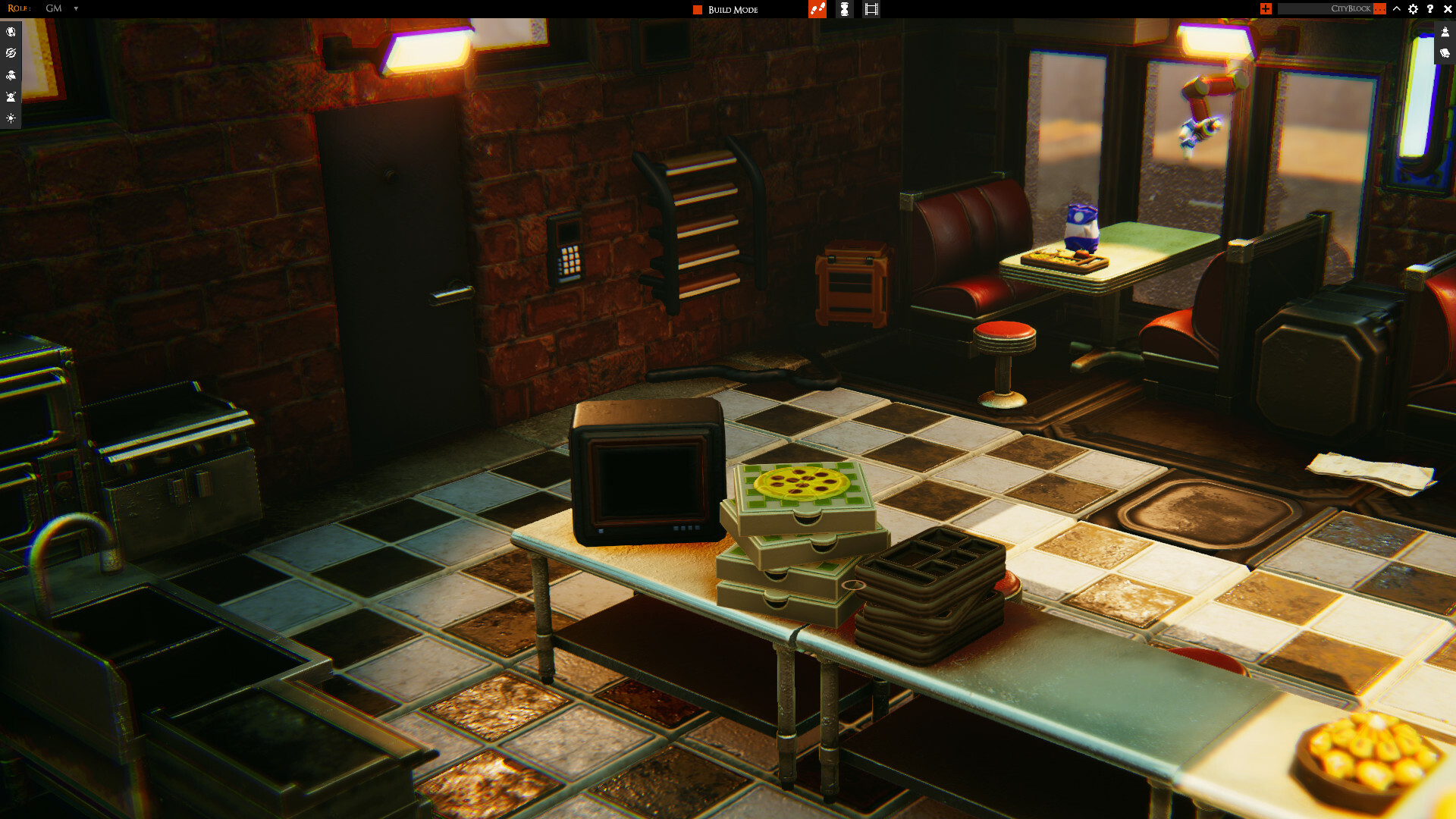1456x819 pixels.
Task: Select the sun lighting icon in left toolbar
Action: (11, 118)
